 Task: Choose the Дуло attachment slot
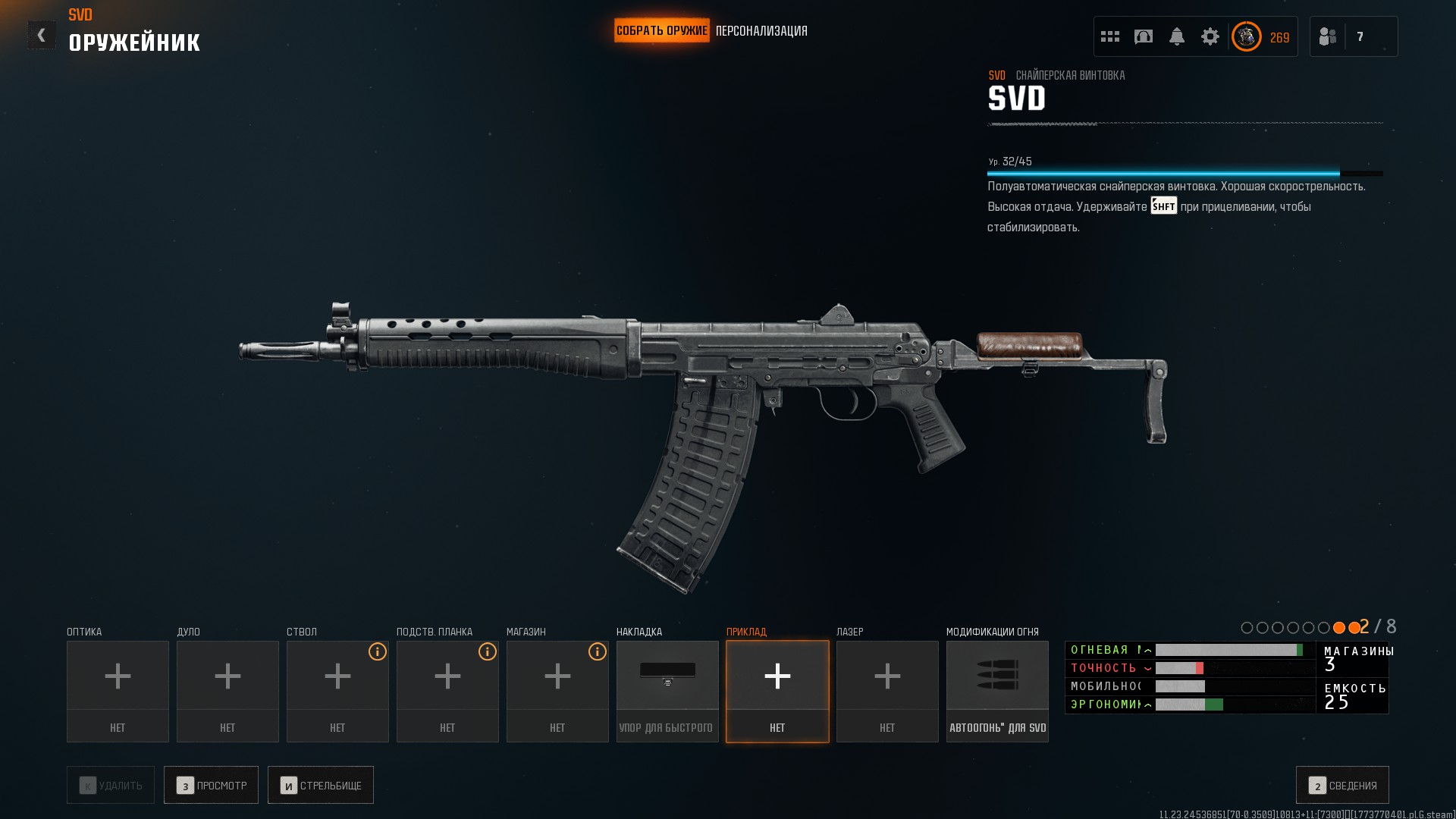(227, 691)
